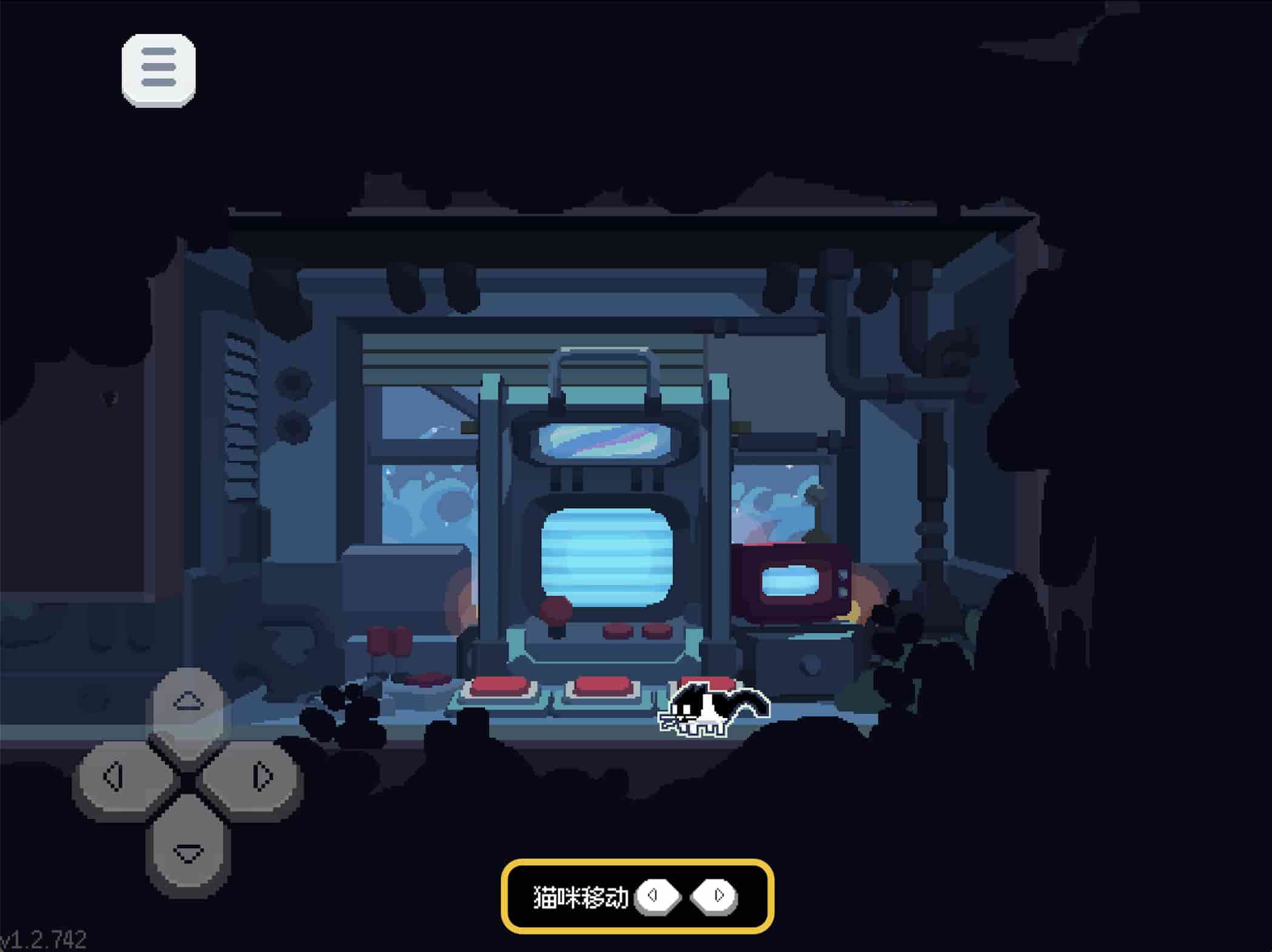Viewport: 1272px width, 952px height.
Task: Tap the D-pad down arrow
Action: pyautogui.click(x=188, y=851)
